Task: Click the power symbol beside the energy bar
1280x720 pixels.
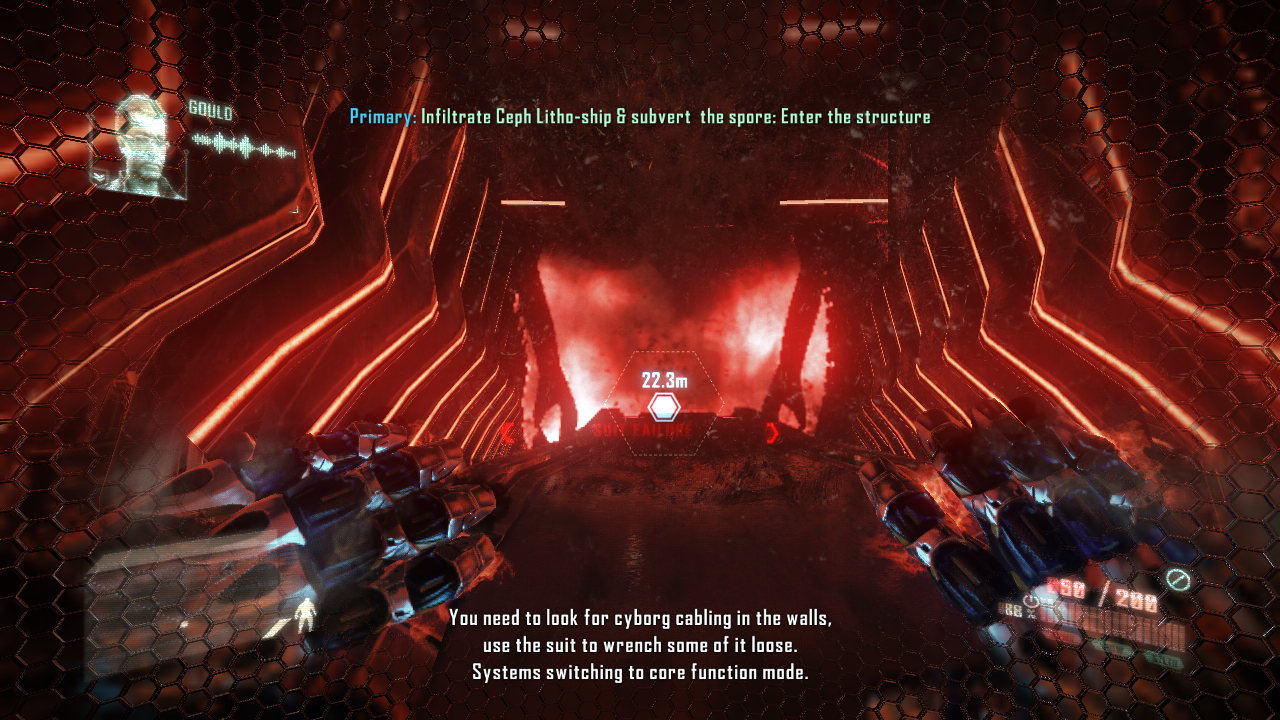Action: [1030, 603]
